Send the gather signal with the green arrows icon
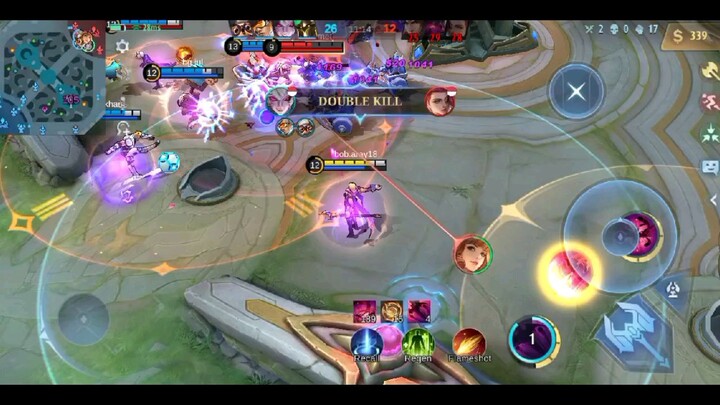 (x=710, y=133)
